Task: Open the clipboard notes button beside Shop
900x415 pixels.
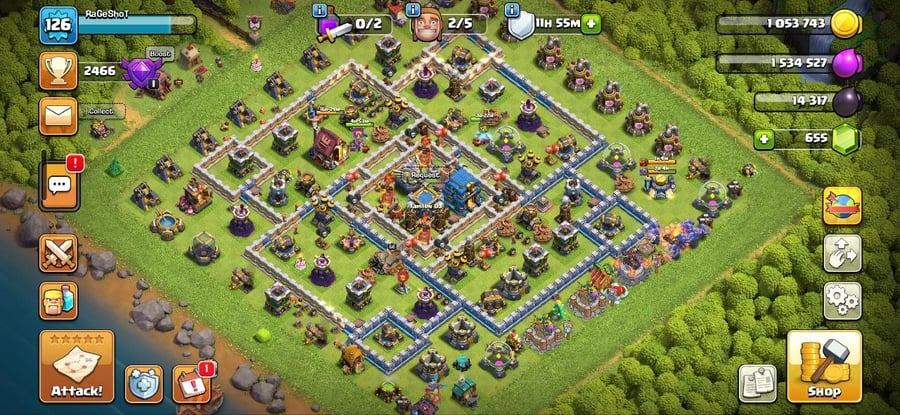Action: 758,383
